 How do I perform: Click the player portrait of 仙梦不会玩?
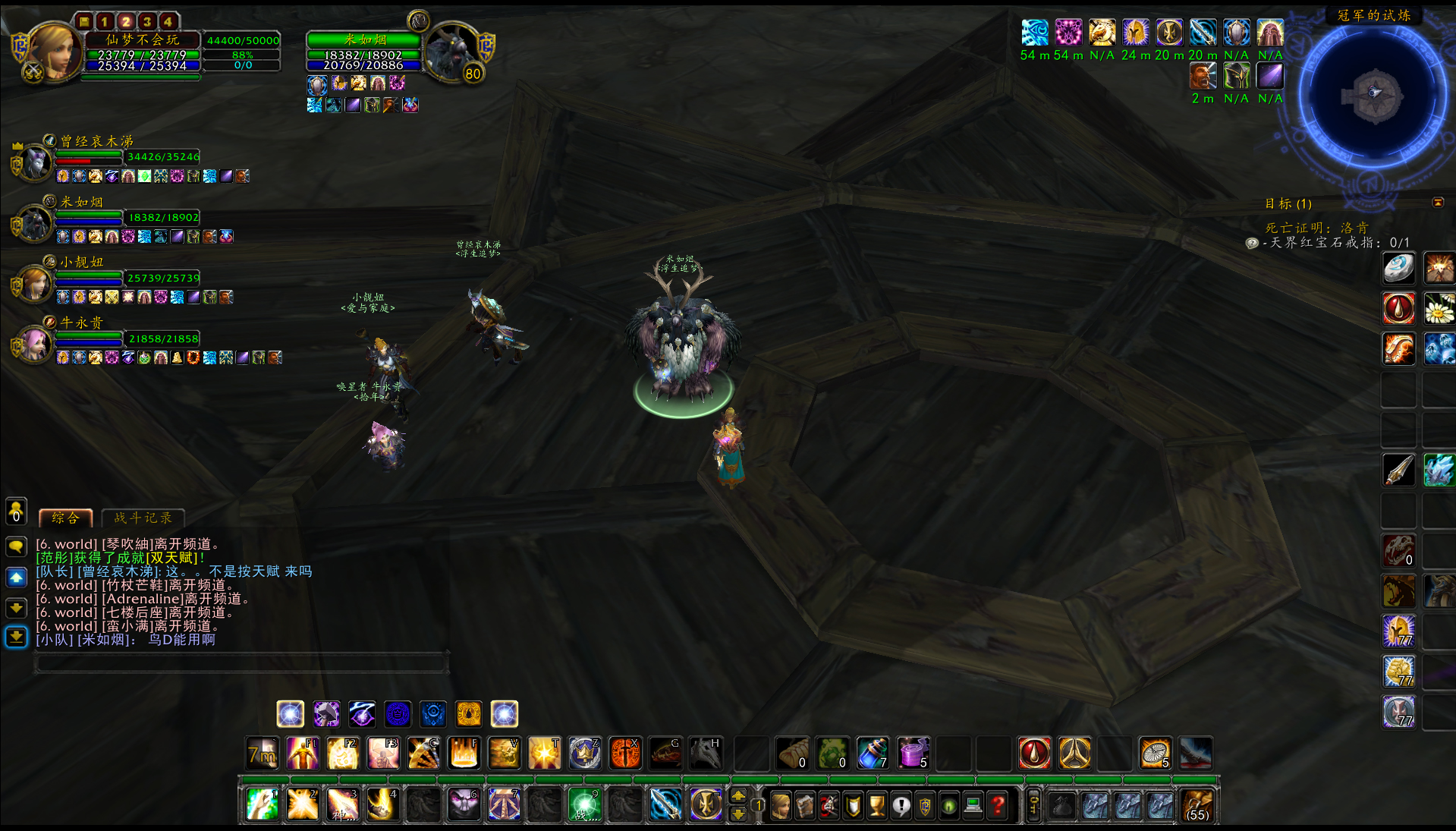52,52
